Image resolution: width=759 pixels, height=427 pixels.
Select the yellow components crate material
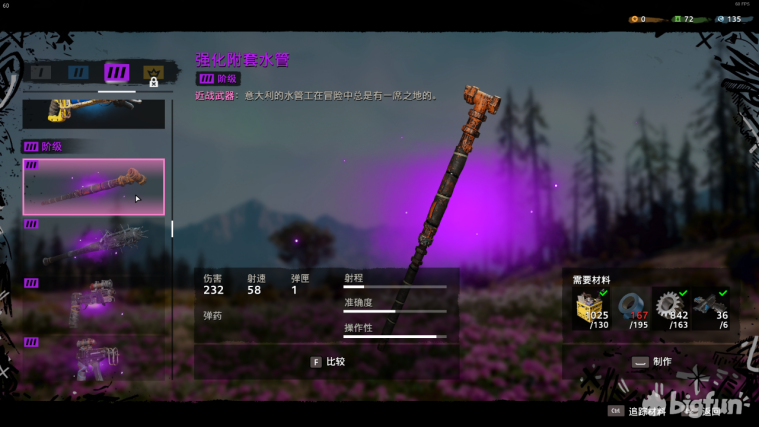pos(591,309)
